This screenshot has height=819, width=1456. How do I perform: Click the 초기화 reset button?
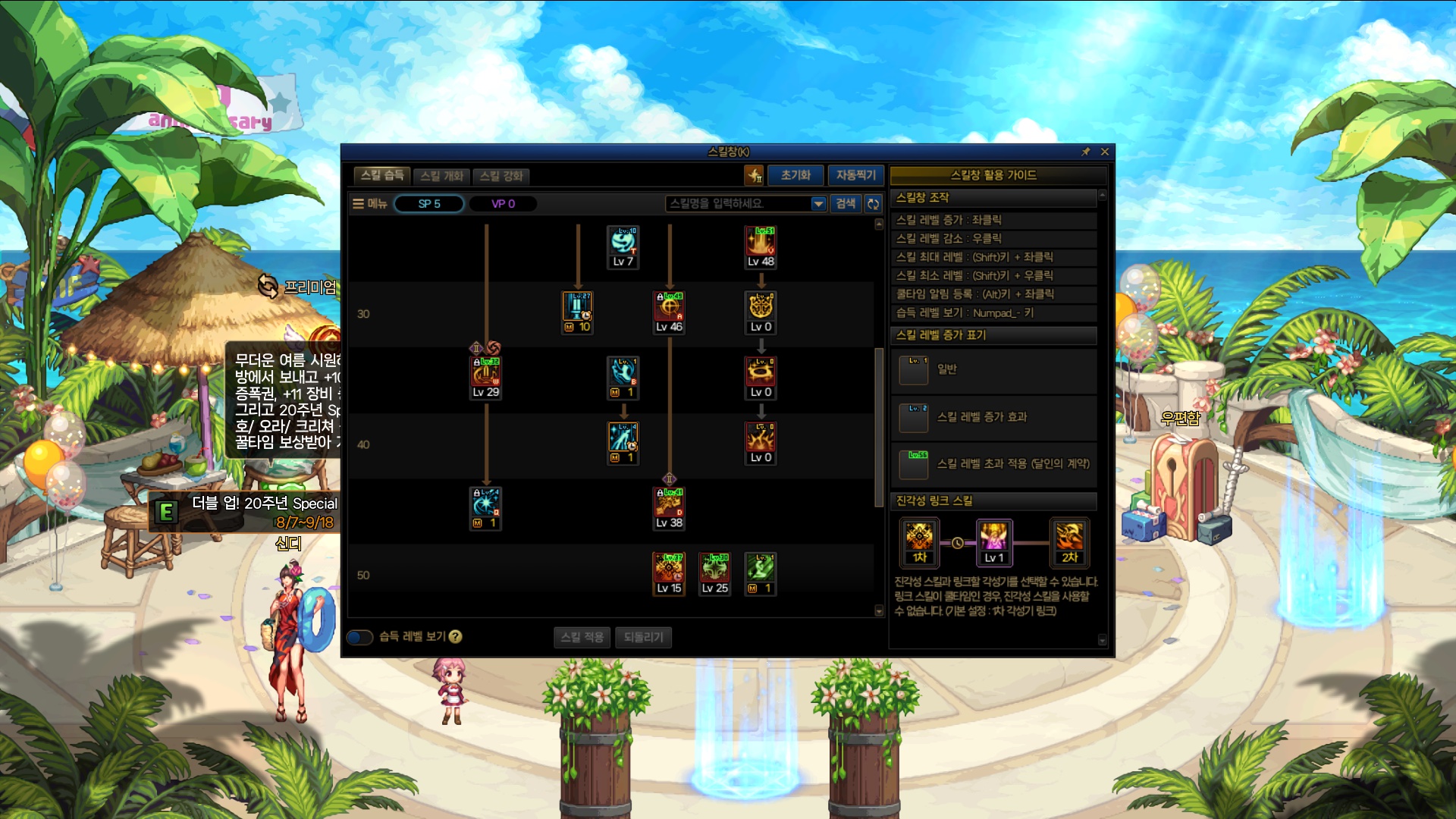click(795, 175)
